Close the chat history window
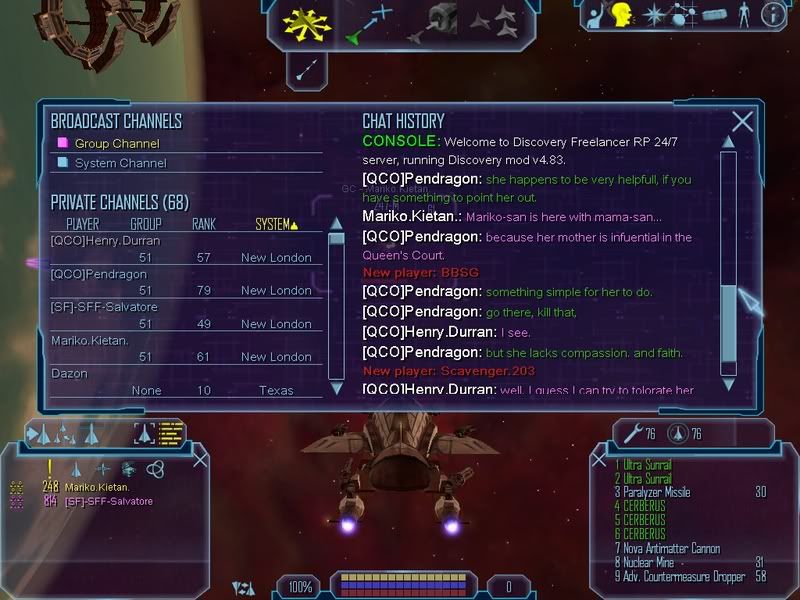The height and width of the screenshot is (600, 800). (x=742, y=122)
